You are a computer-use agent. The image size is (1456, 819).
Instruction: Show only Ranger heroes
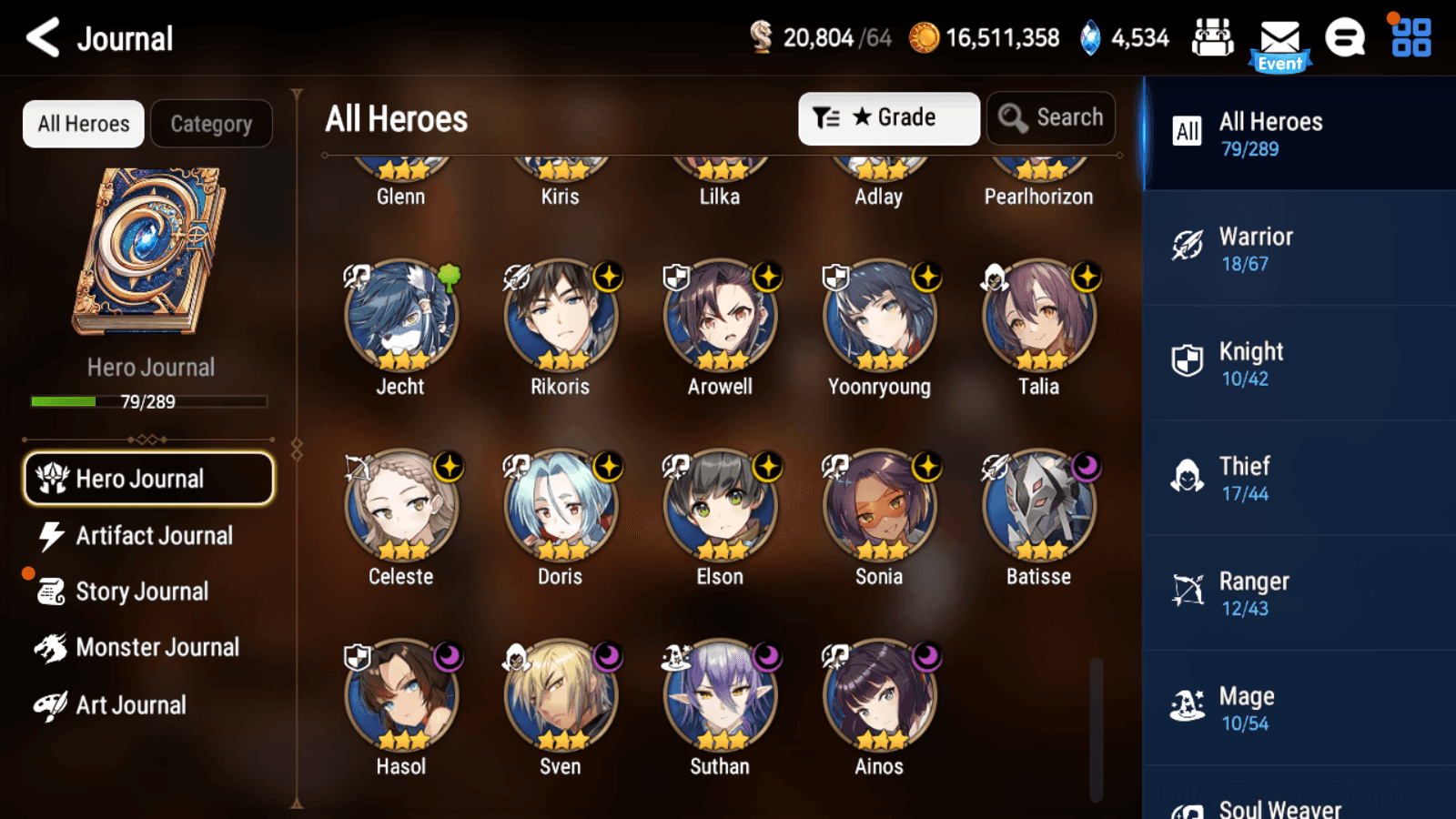click(1299, 592)
